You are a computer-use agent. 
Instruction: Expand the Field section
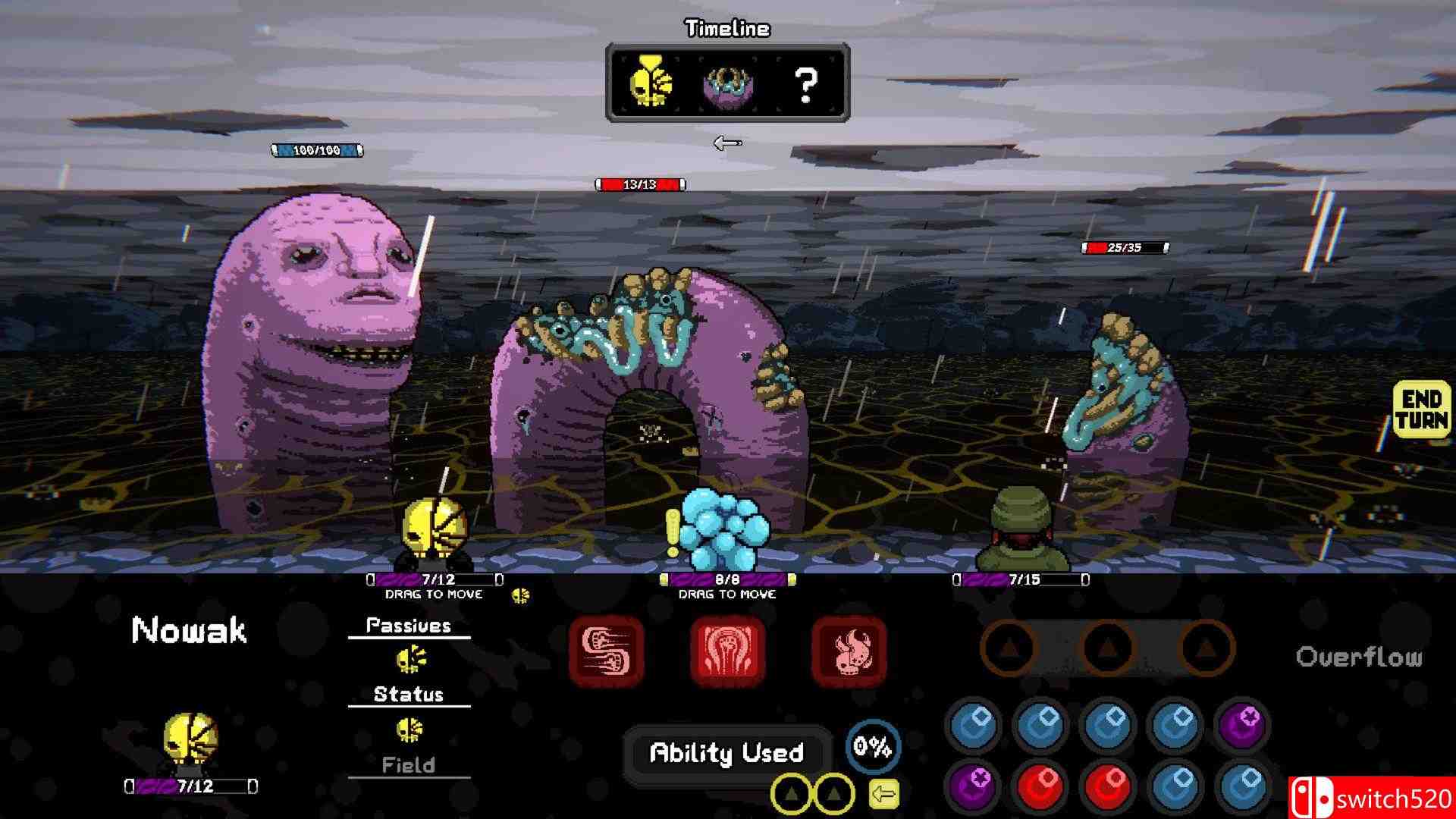pyautogui.click(x=410, y=765)
